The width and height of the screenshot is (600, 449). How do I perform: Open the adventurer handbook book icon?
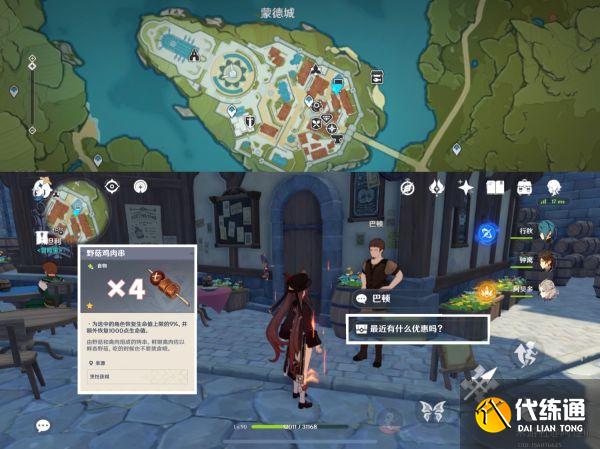tap(495, 186)
